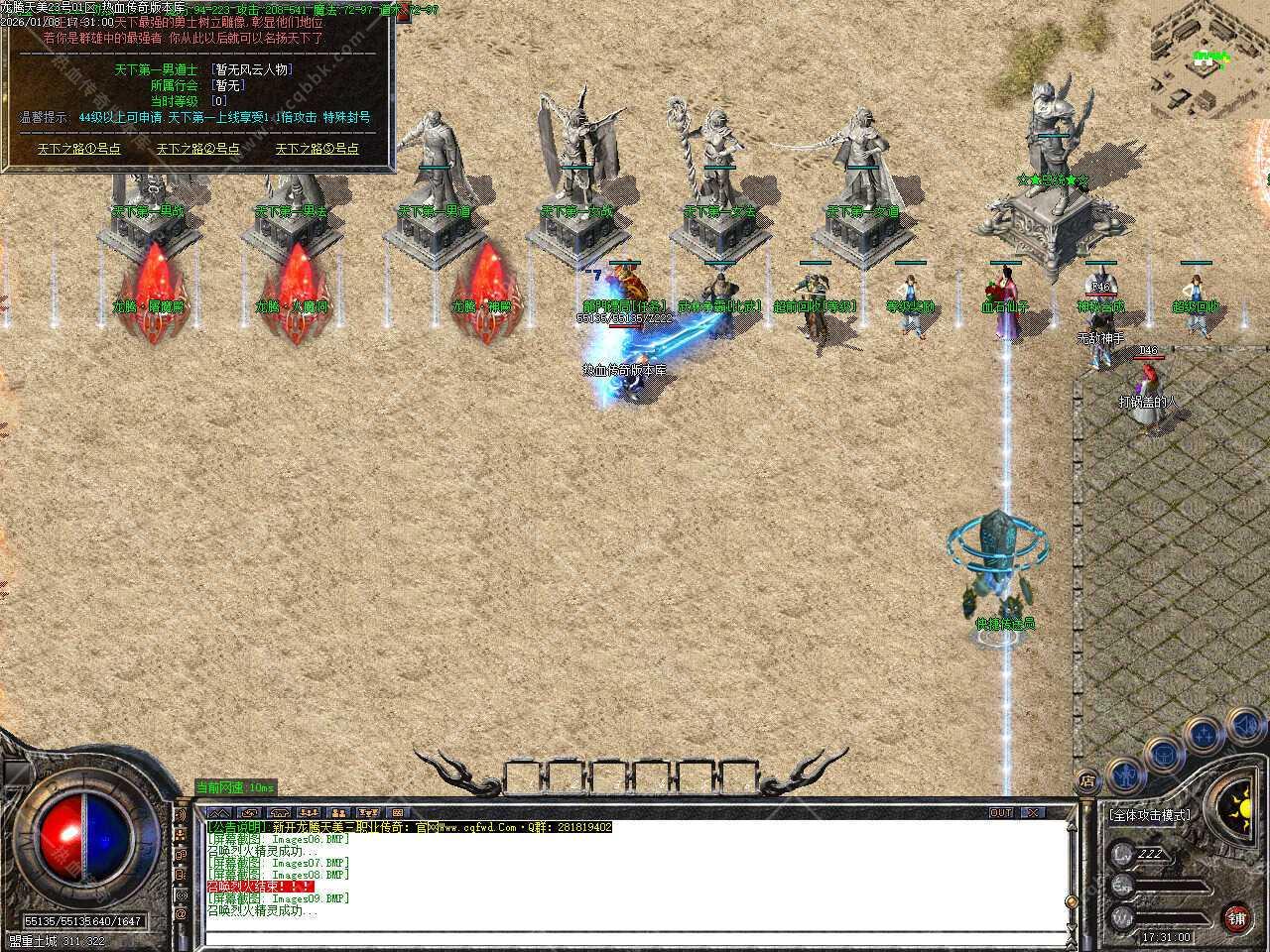Choose the 天下之路②号点 link
1270x952 pixels.
click(198, 149)
